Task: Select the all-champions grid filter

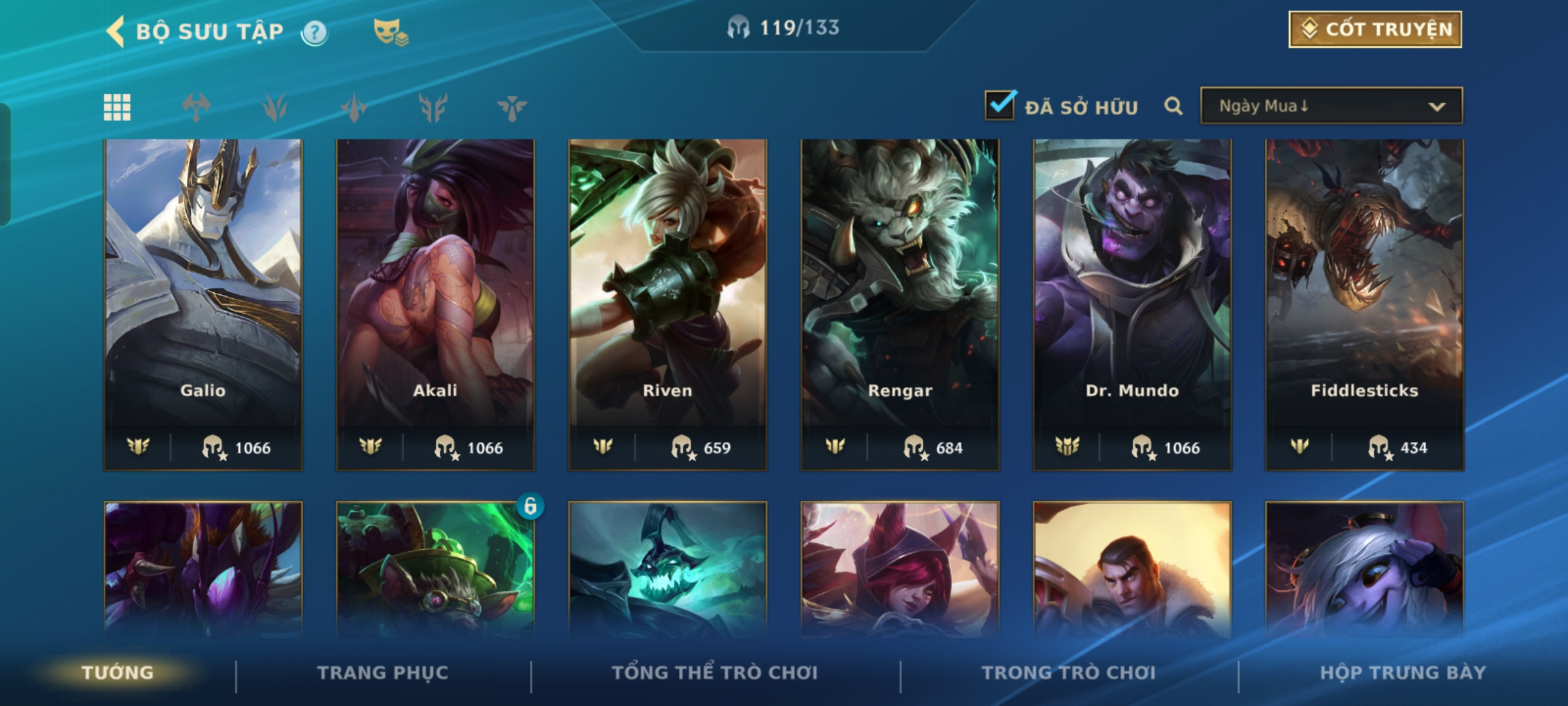Action: [x=117, y=107]
